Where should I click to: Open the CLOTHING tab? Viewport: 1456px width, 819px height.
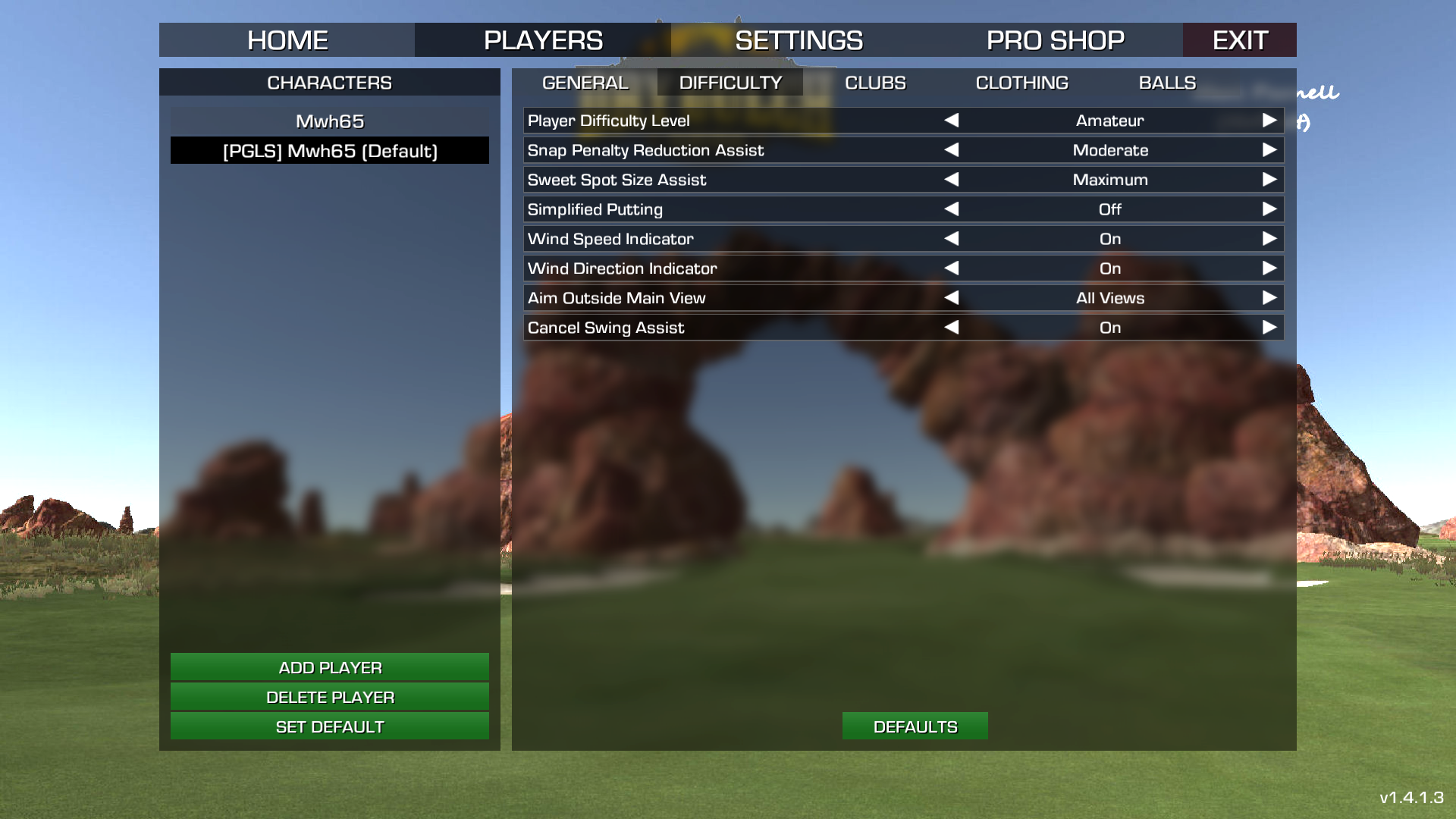[1021, 83]
